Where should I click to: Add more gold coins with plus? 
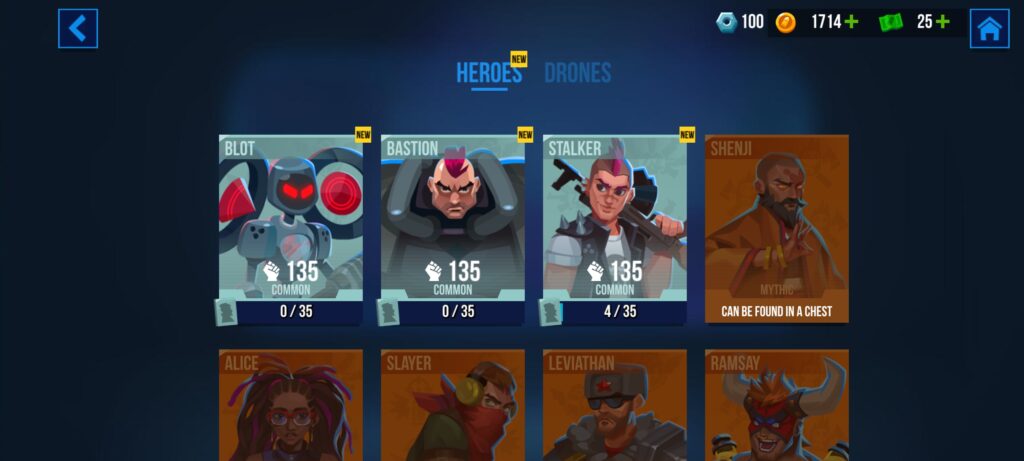coord(851,22)
